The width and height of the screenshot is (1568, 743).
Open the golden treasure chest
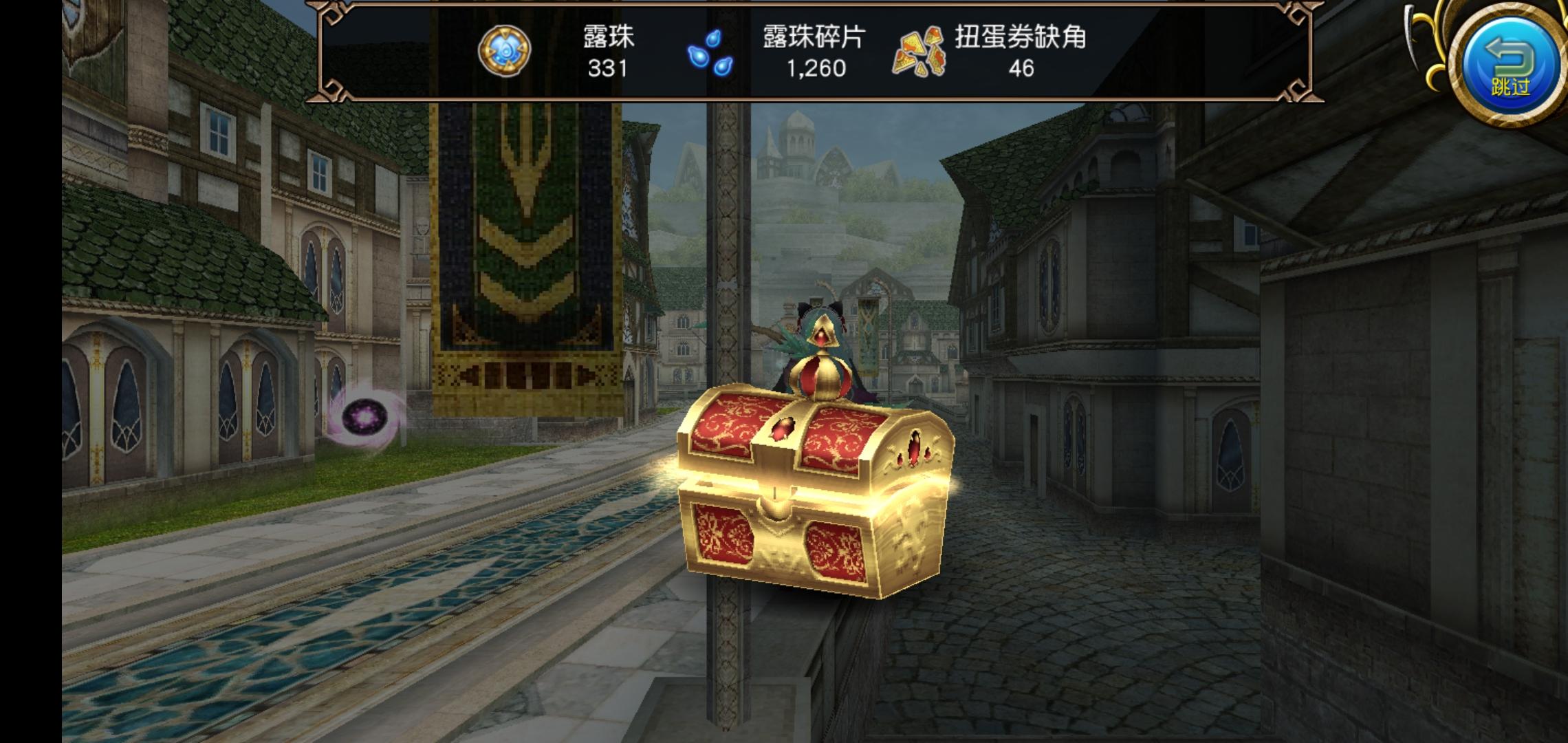pyautogui.click(x=812, y=495)
